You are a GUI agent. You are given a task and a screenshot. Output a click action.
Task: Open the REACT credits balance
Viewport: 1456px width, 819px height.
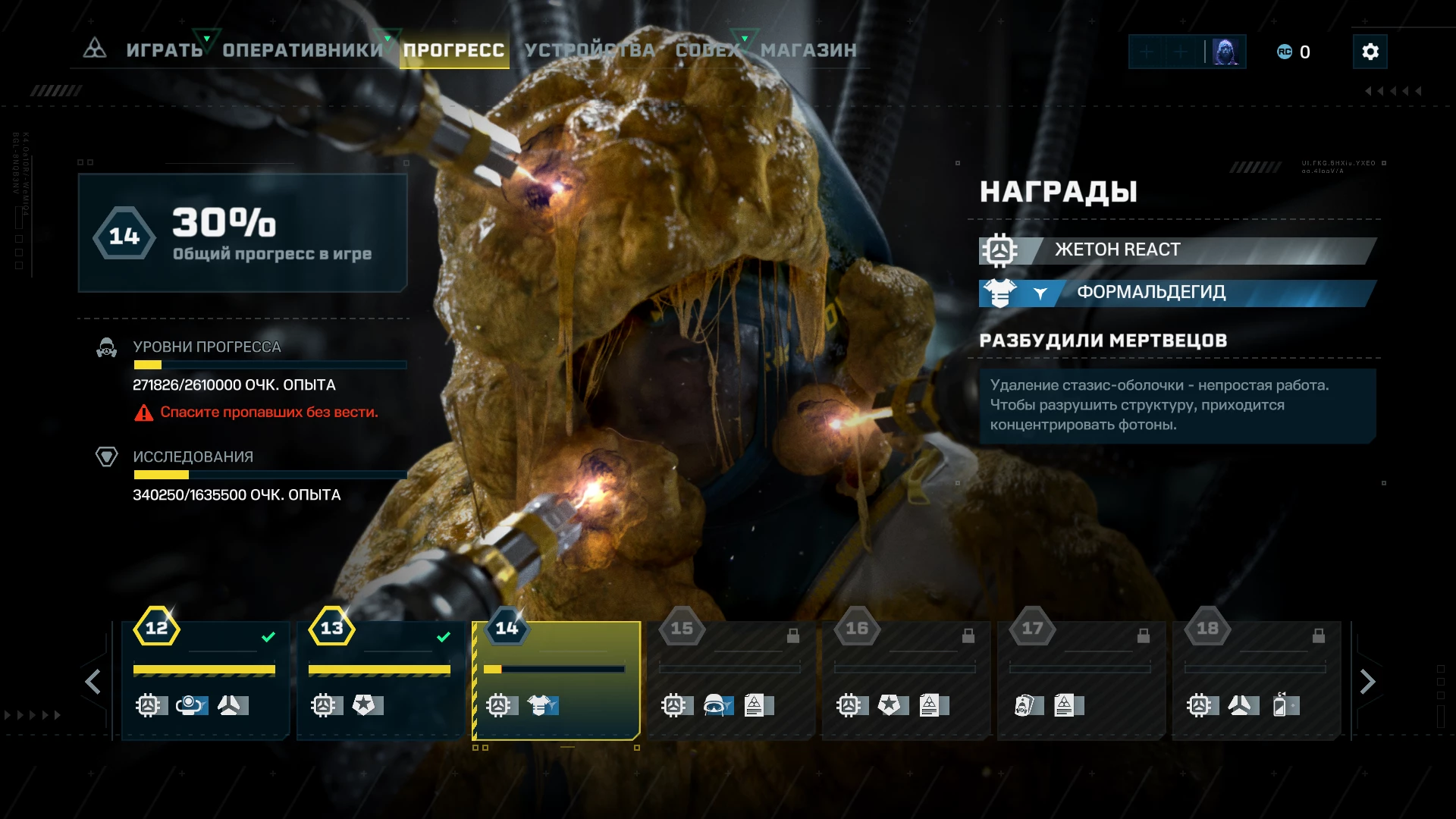click(x=1294, y=52)
